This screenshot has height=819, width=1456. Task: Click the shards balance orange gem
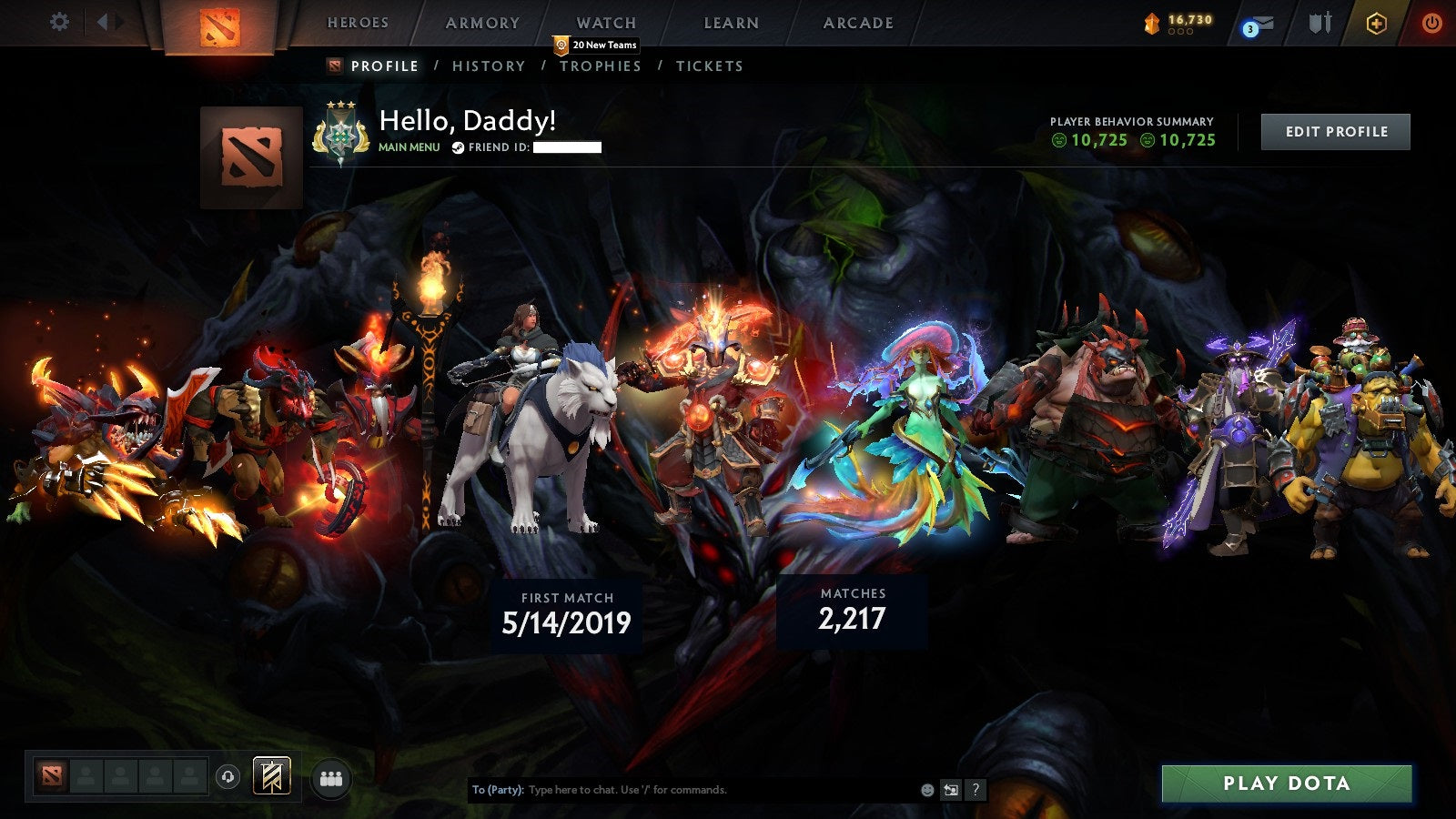(1152, 20)
